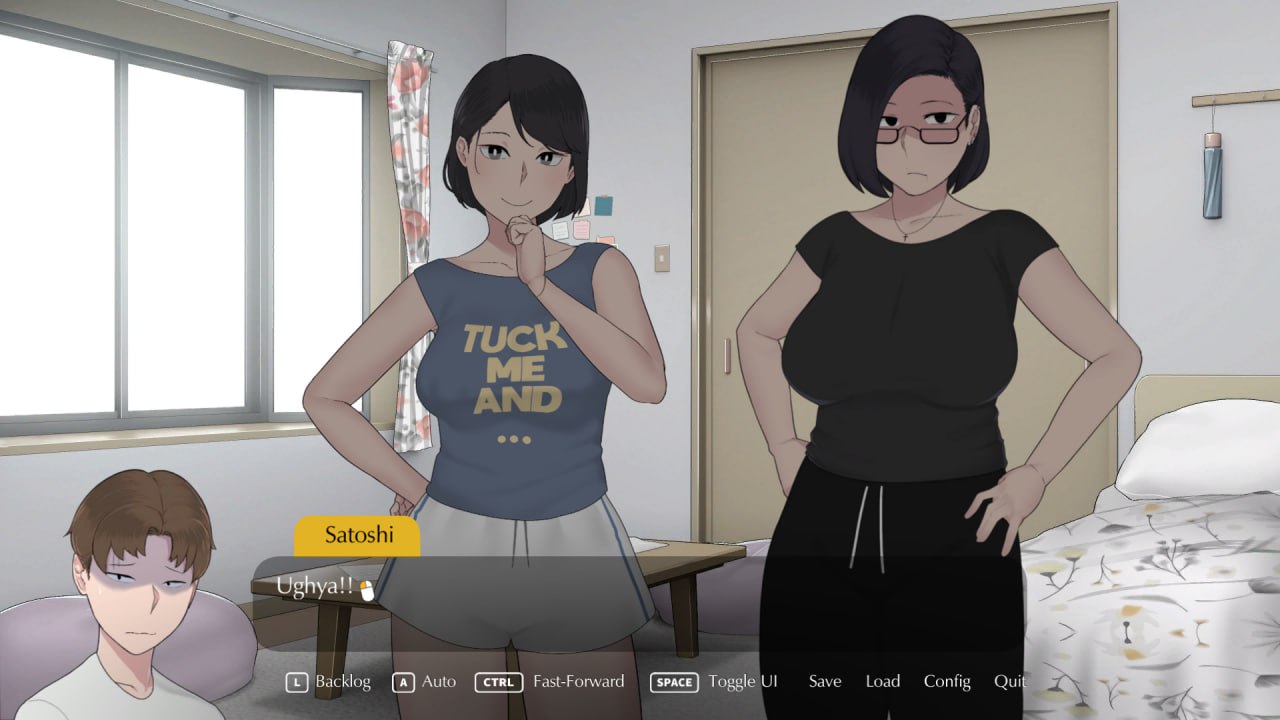
Task: Click the CTRL key badge
Action: pos(498,681)
